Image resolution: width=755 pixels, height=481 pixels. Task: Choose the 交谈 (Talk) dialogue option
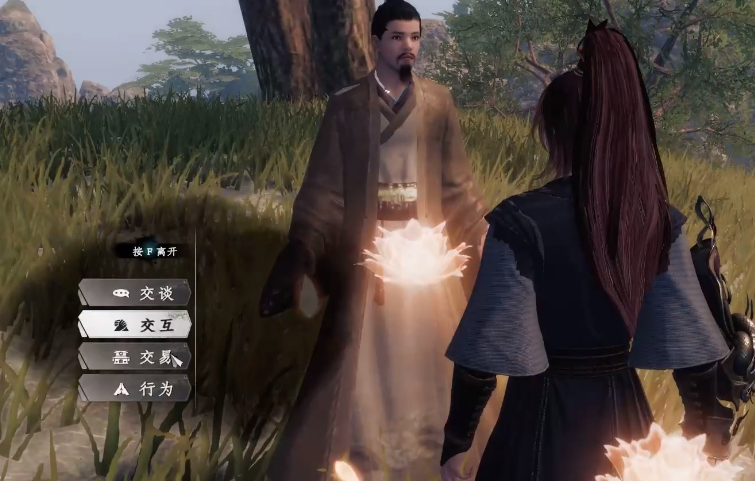tap(135, 293)
